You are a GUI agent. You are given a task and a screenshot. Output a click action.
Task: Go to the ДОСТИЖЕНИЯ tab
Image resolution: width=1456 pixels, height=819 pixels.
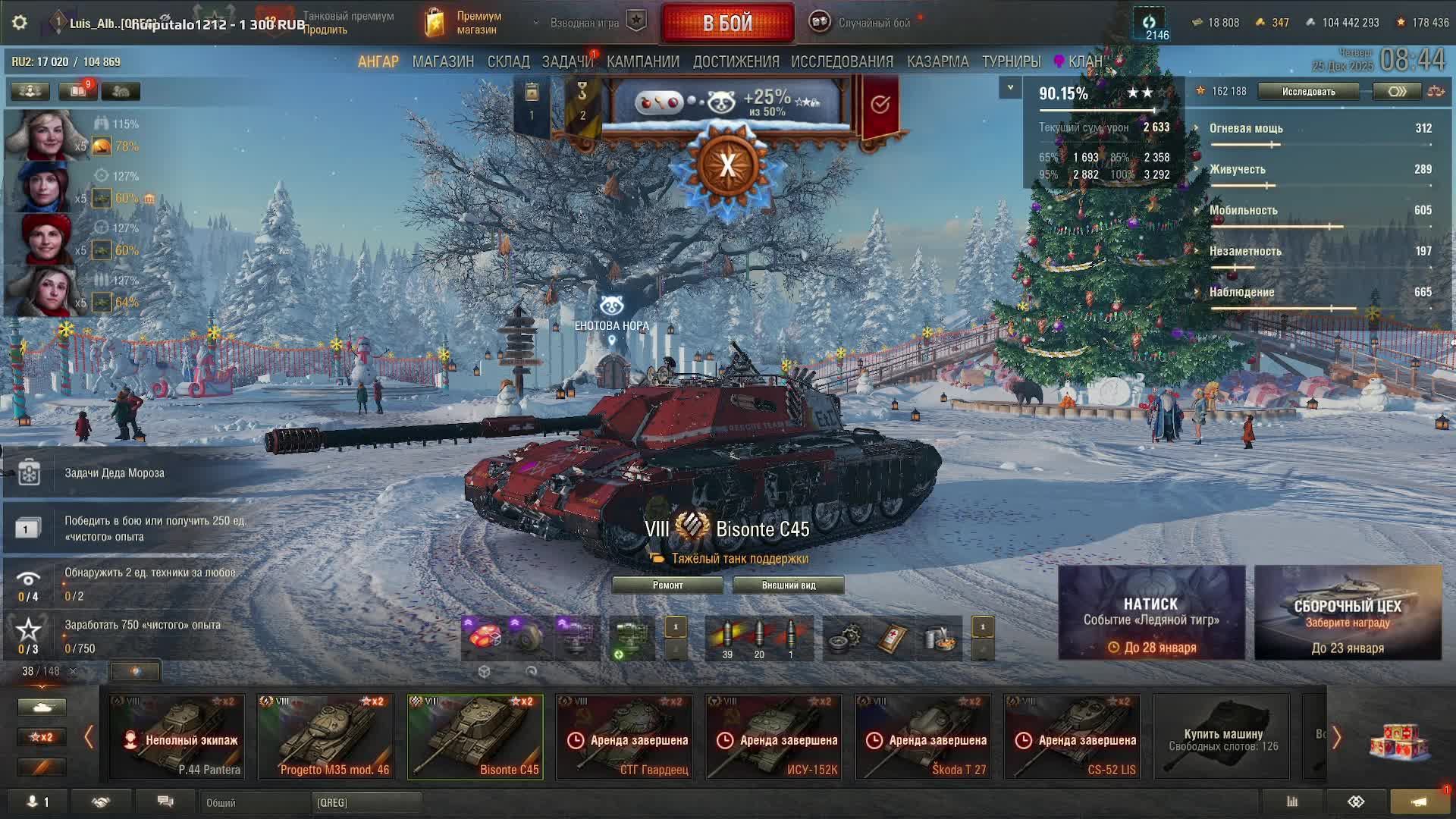pyautogui.click(x=736, y=61)
